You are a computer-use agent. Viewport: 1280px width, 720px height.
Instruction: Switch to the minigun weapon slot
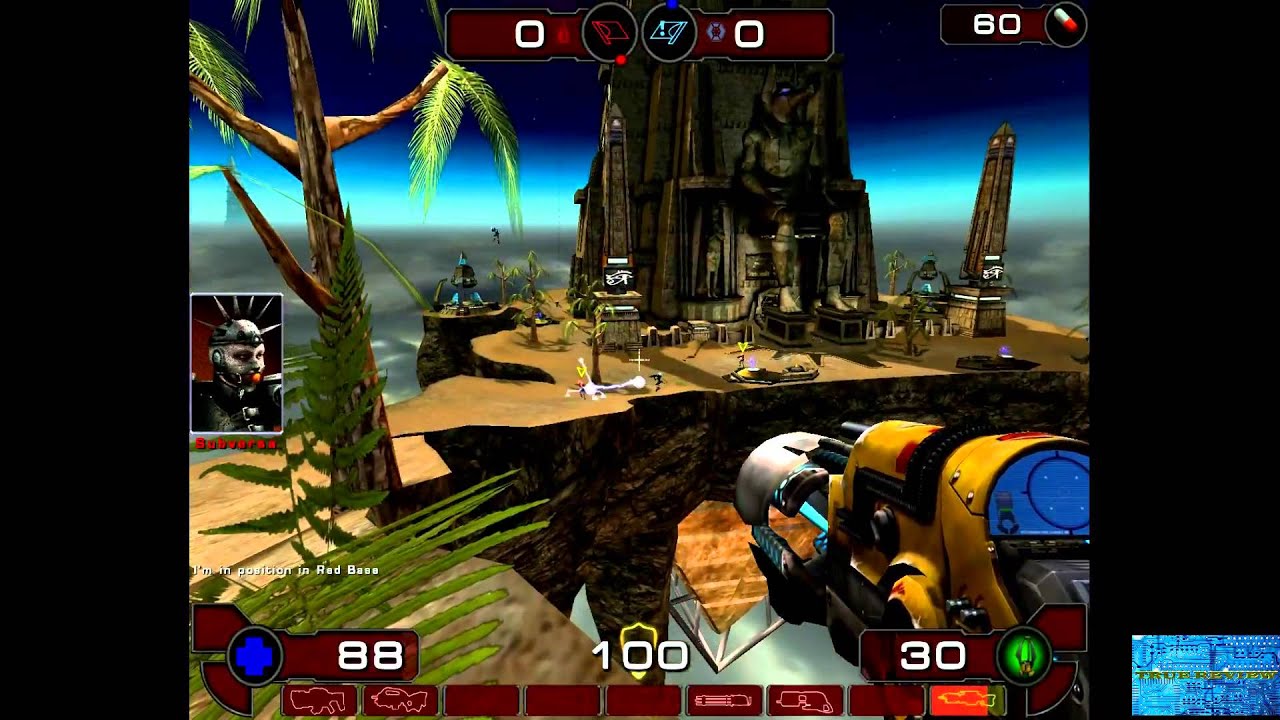(x=725, y=701)
